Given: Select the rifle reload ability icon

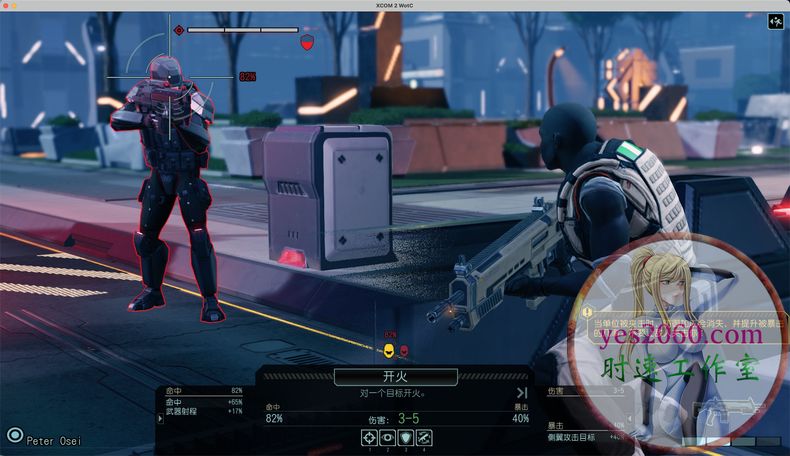Looking at the screenshot, I should [x=424, y=437].
